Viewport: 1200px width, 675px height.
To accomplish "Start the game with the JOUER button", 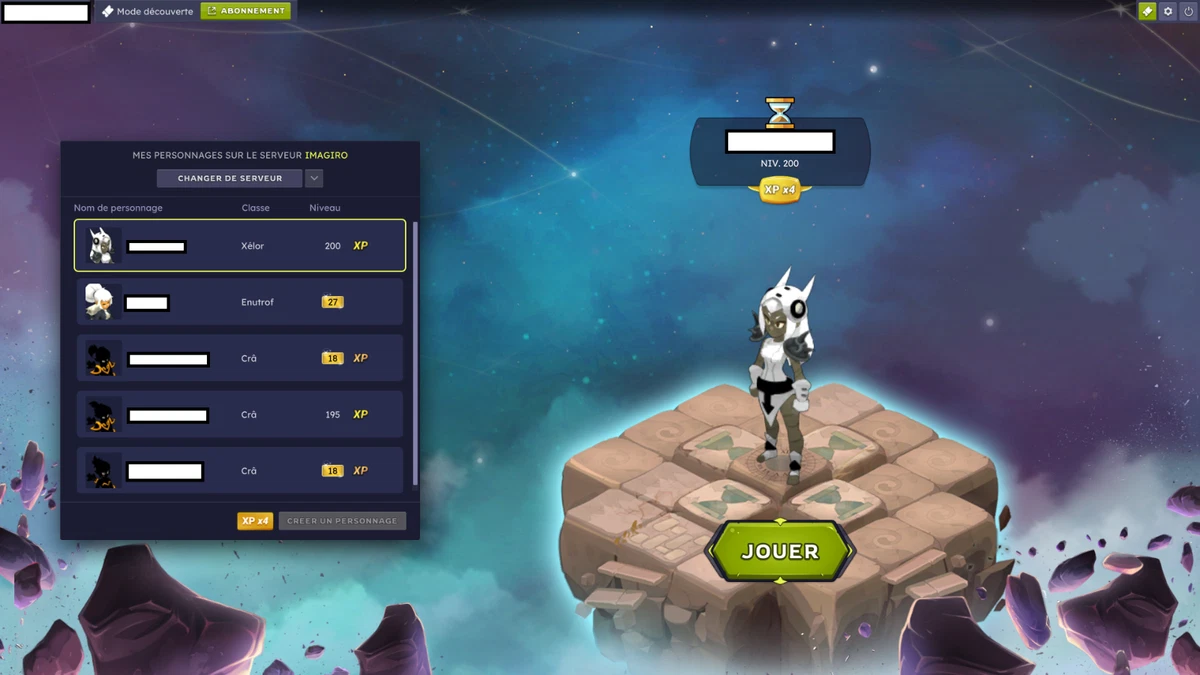I will pos(780,551).
